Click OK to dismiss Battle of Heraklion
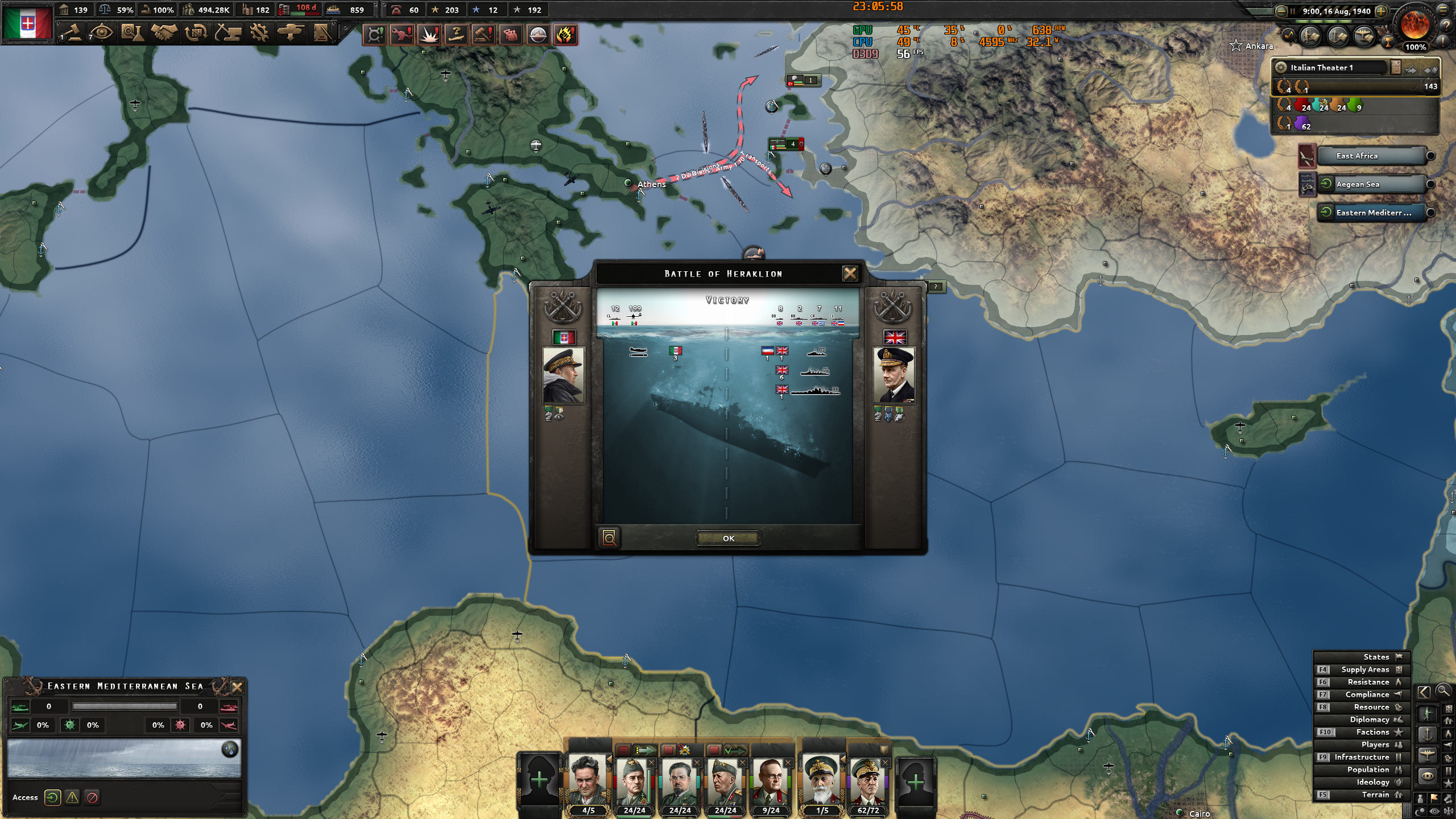The width and height of the screenshot is (1456, 819). pos(730,539)
